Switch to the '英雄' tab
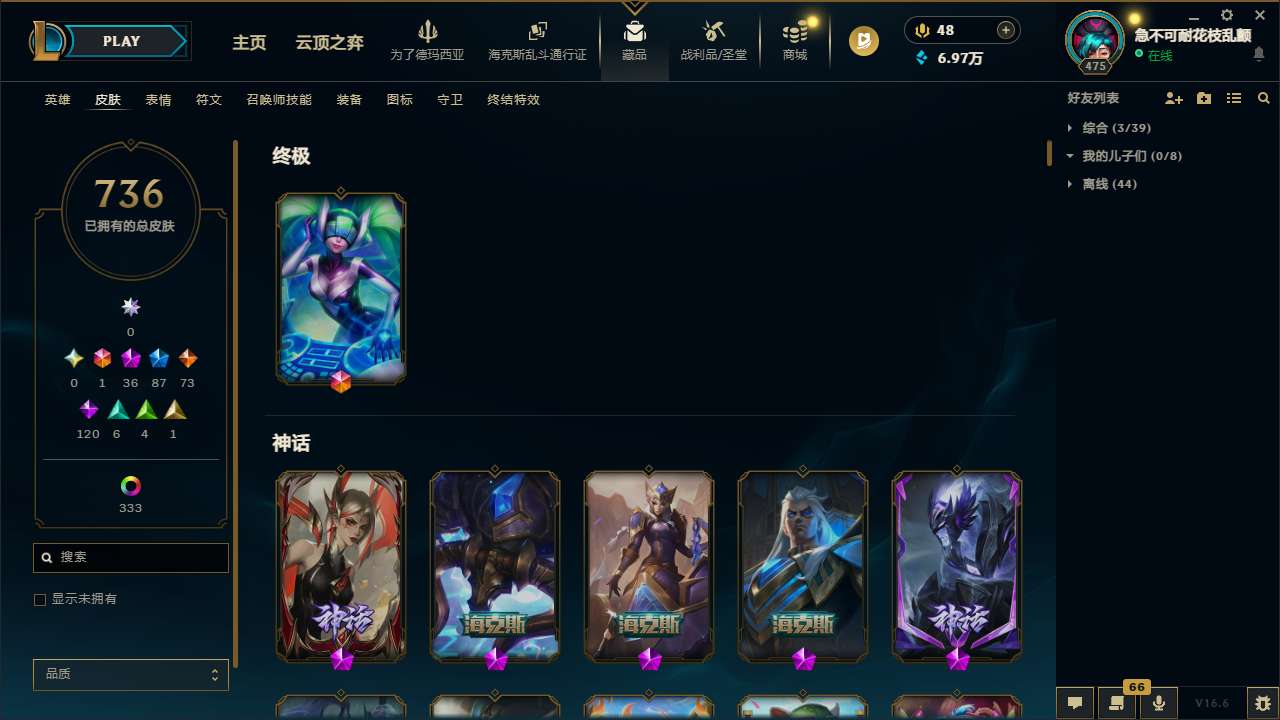Screen dimensions: 1280x720 (57, 100)
